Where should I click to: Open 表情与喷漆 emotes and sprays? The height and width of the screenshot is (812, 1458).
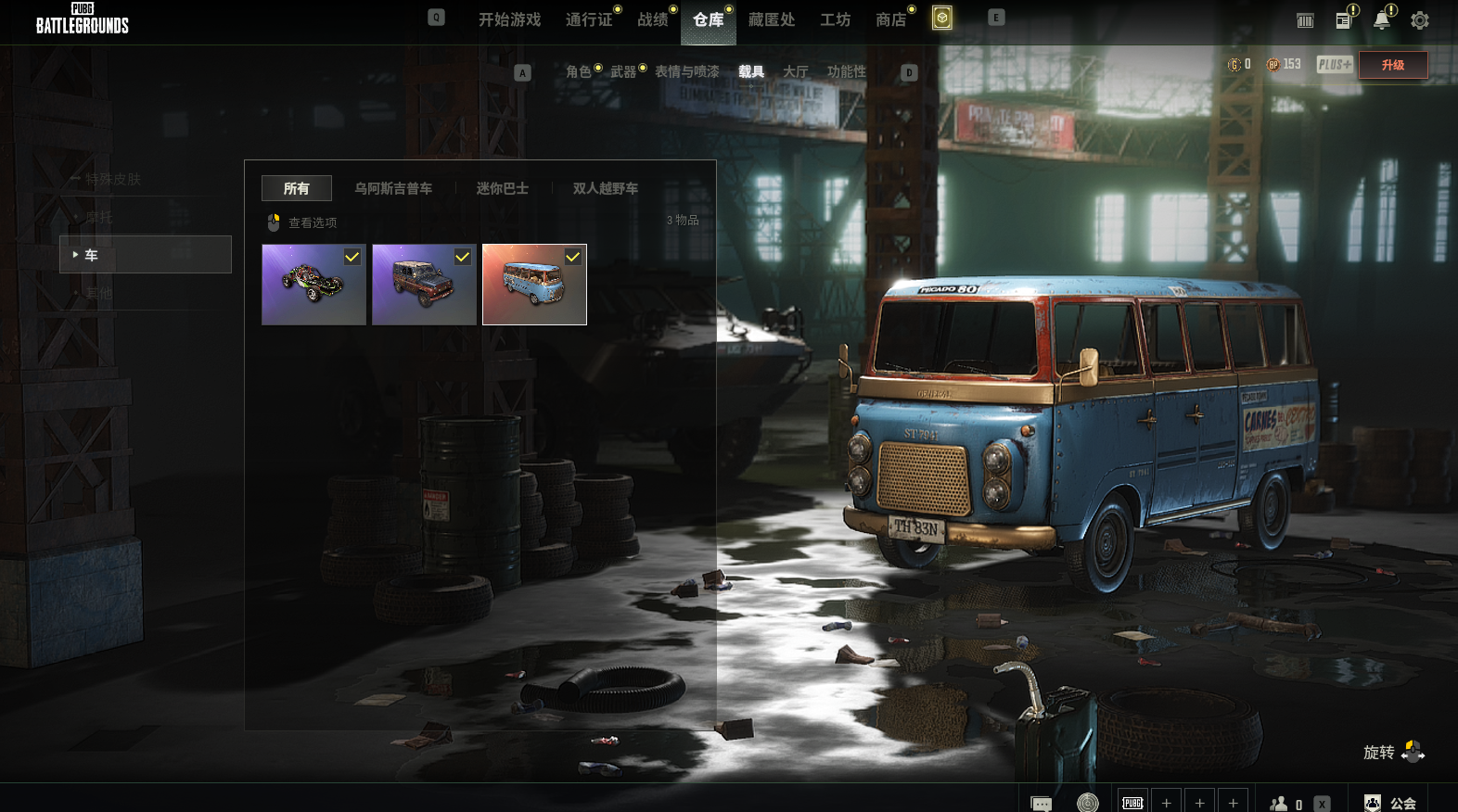[687, 71]
